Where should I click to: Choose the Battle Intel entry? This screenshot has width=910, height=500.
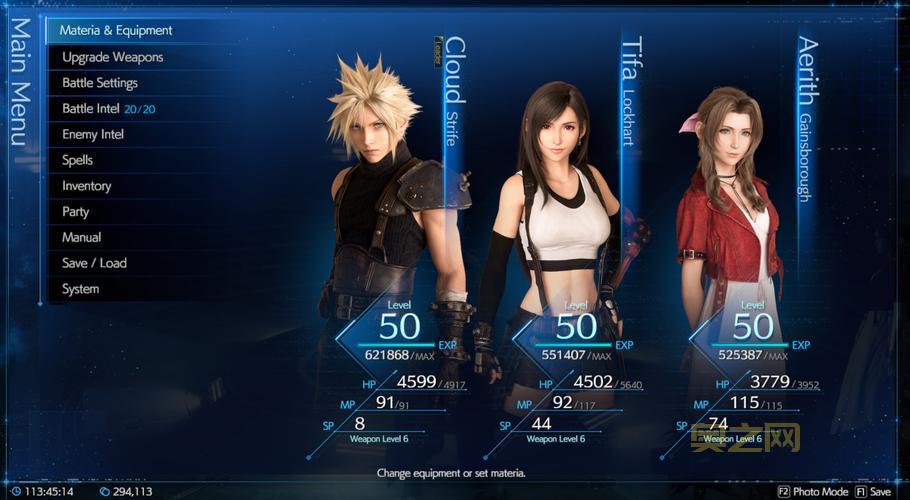pyautogui.click(x=108, y=108)
